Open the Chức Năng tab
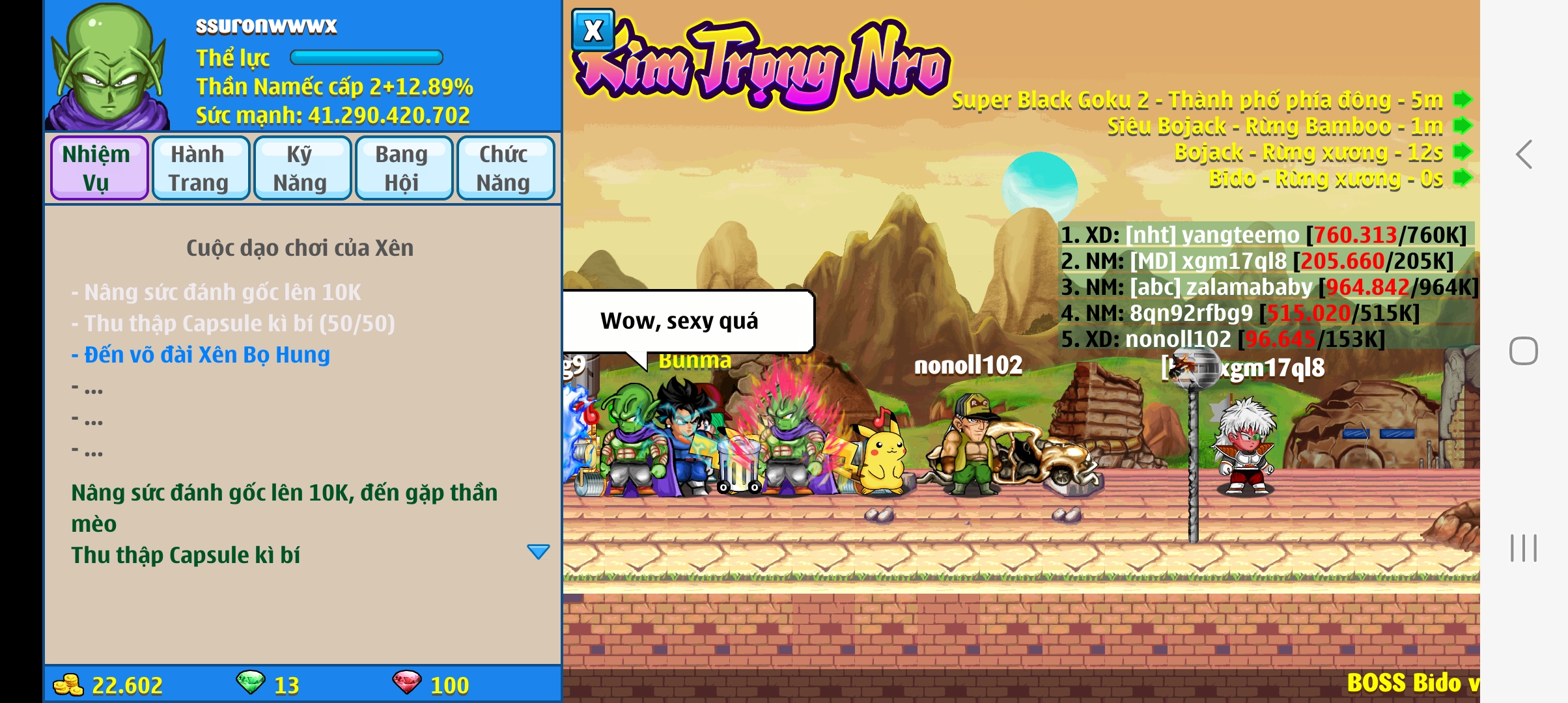 [505, 168]
